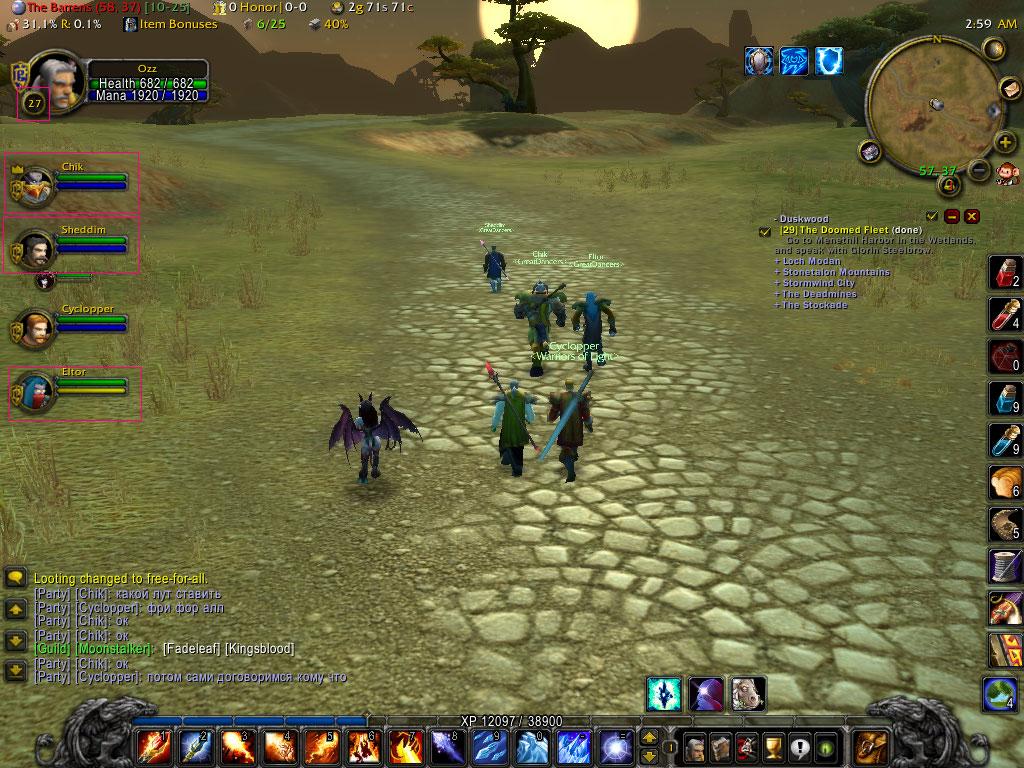Open the chat bubble menu button
The width and height of the screenshot is (1024, 768).
[15, 578]
